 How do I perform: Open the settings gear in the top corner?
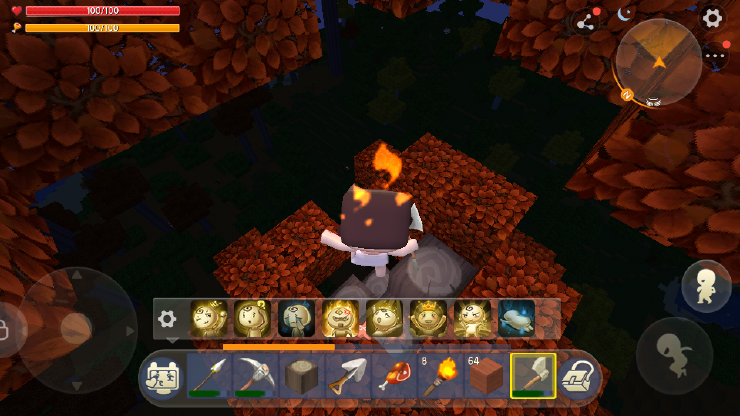(x=711, y=17)
